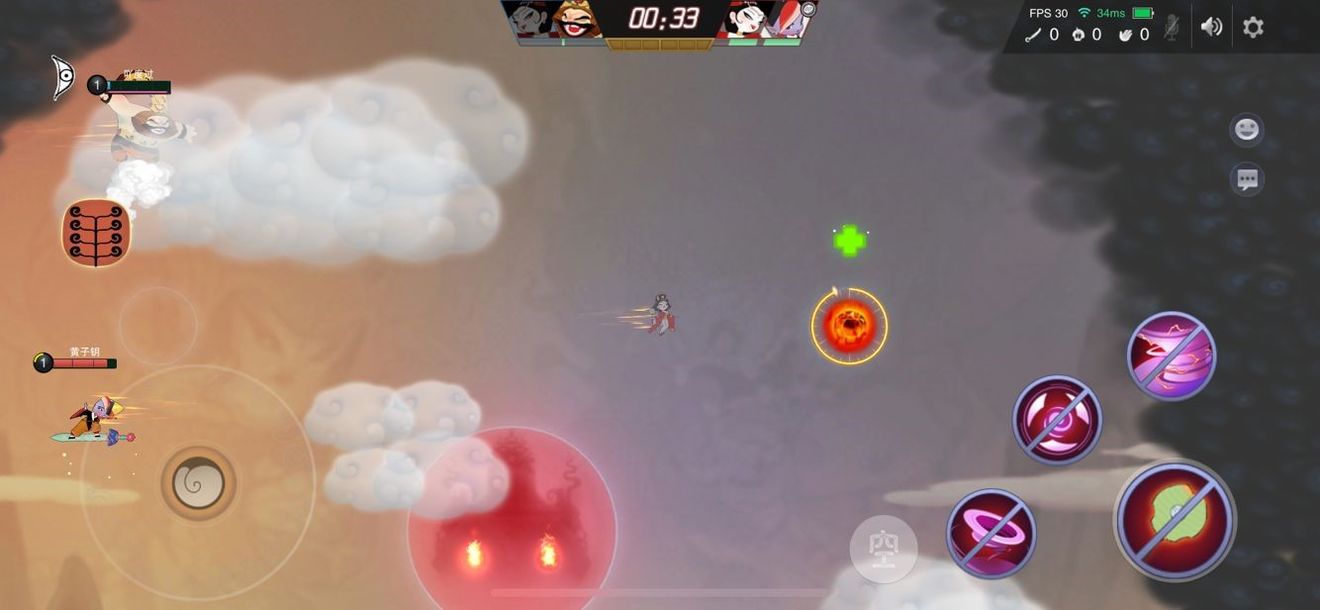
Task: Tap the movement joystick swirl knob
Action: [198, 484]
